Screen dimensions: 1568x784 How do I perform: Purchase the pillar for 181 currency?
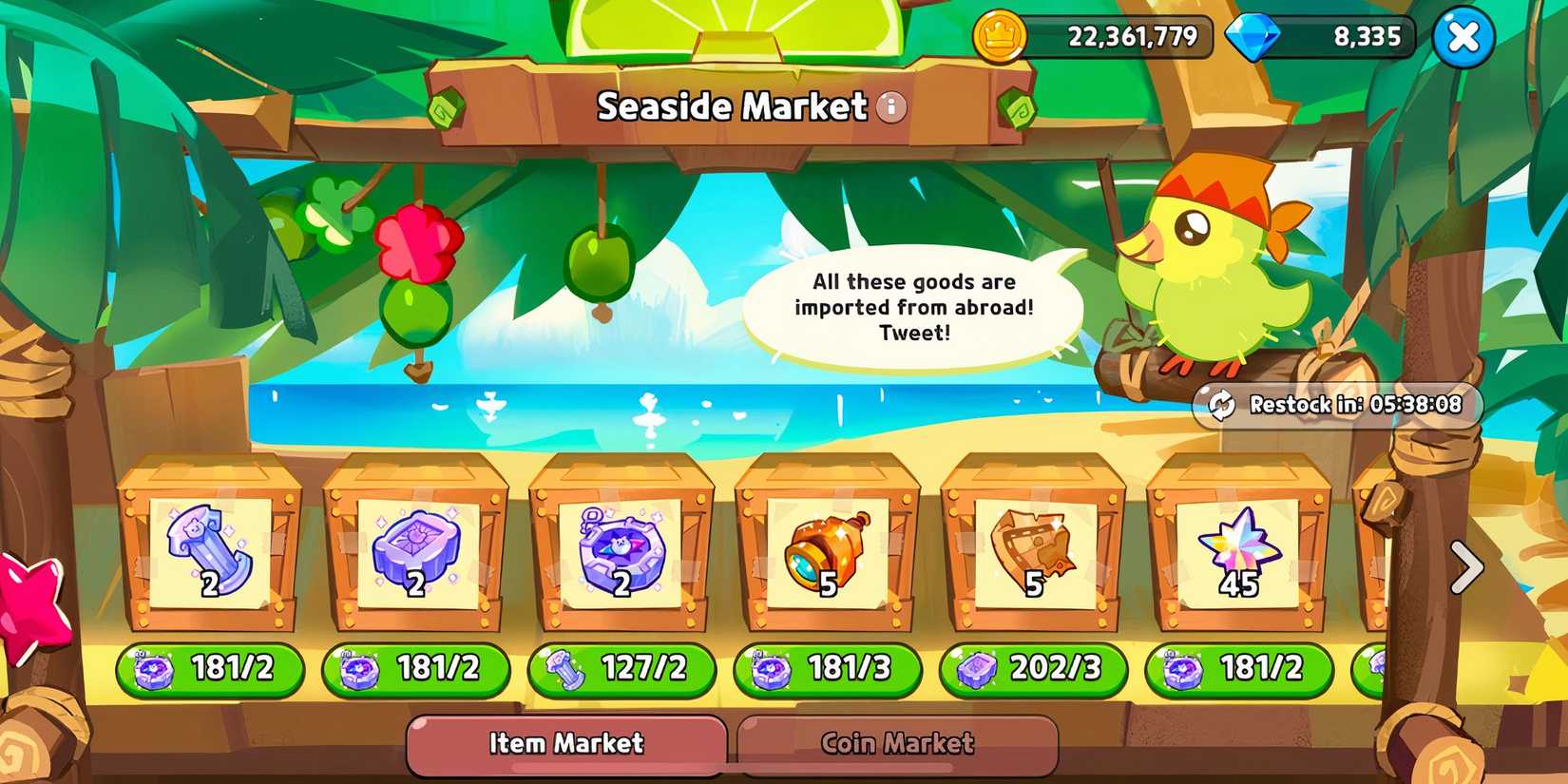click(x=207, y=670)
